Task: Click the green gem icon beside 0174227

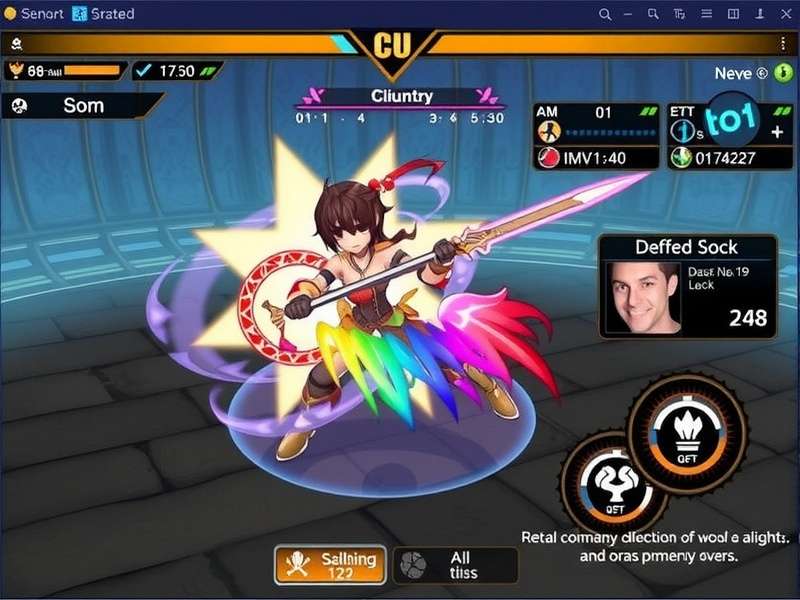Action: [682, 157]
